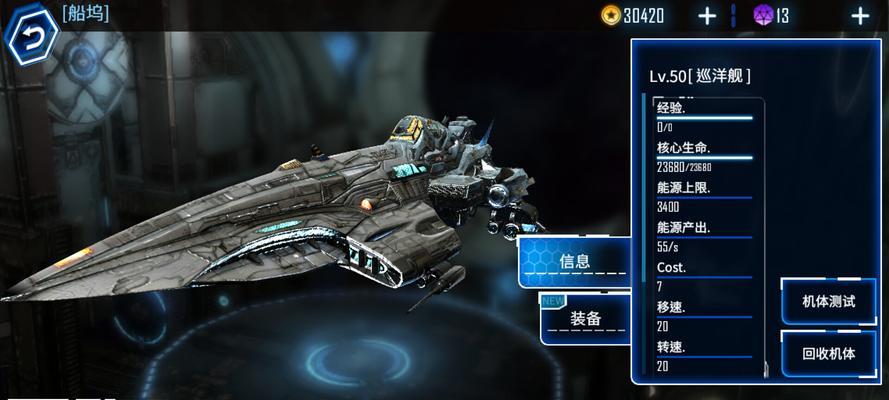889x400 pixels.
Task: Add more gold coins with the plus button
Action: click(x=707, y=15)
